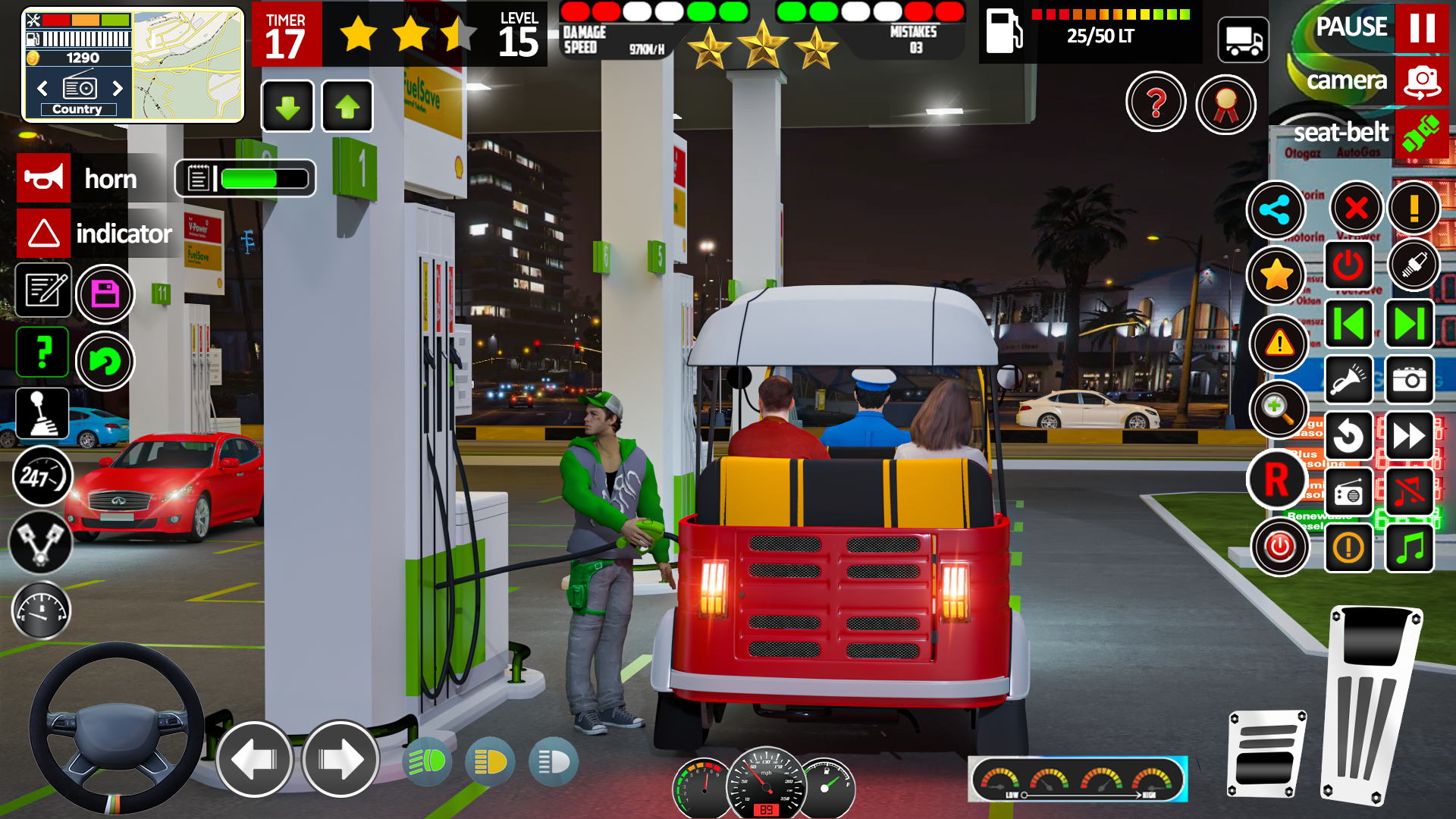This screenshot has width=1456, height=819.
Task: Tap the speedometer 24/7 icon
Action: point(42,477)
